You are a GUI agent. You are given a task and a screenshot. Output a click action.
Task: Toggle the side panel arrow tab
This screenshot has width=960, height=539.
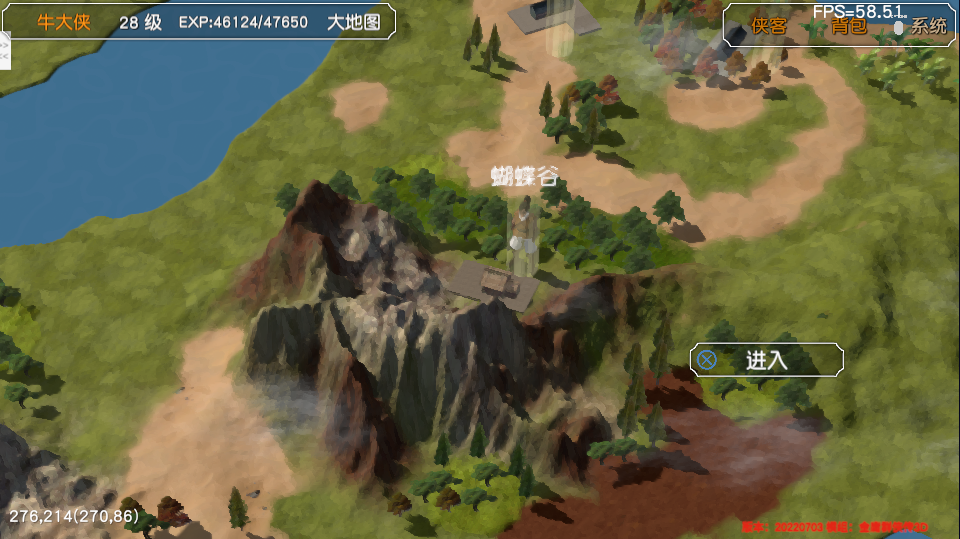(x=4, y=50)
